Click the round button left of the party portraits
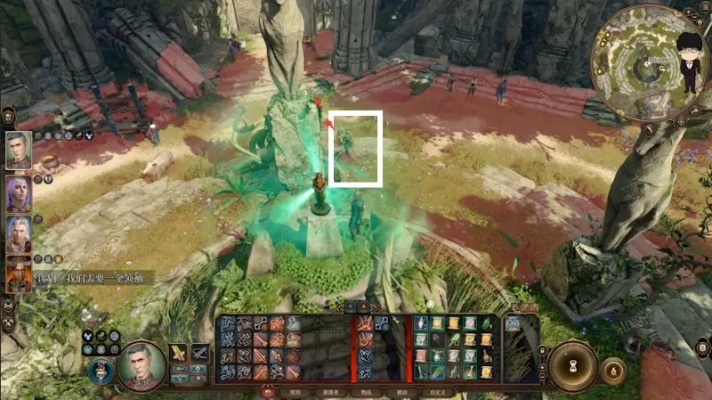Image resolution: width=712 pixels, height=400 pixels. point(8,115)
